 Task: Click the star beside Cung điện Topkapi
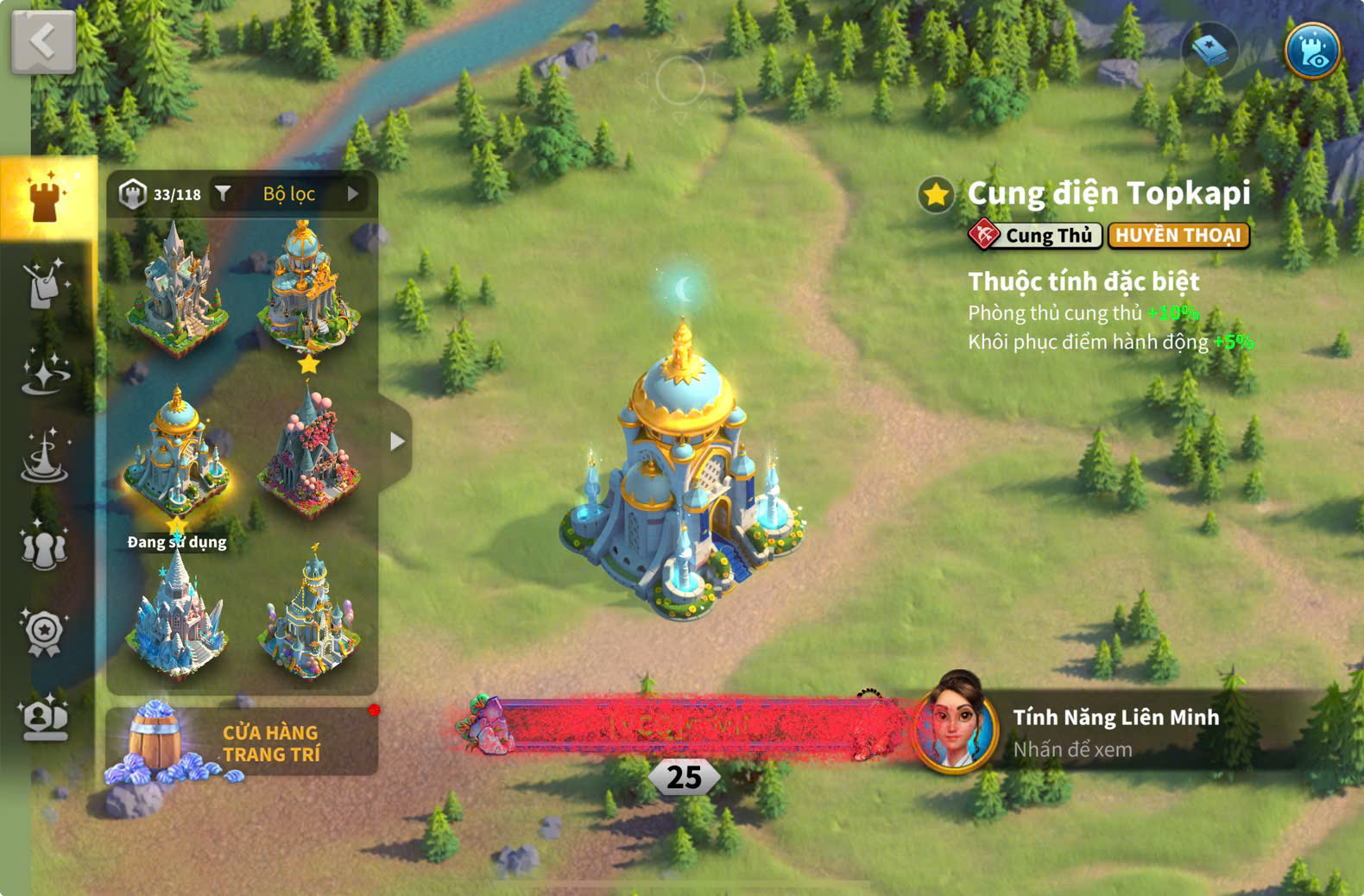(x=936, y=194)
